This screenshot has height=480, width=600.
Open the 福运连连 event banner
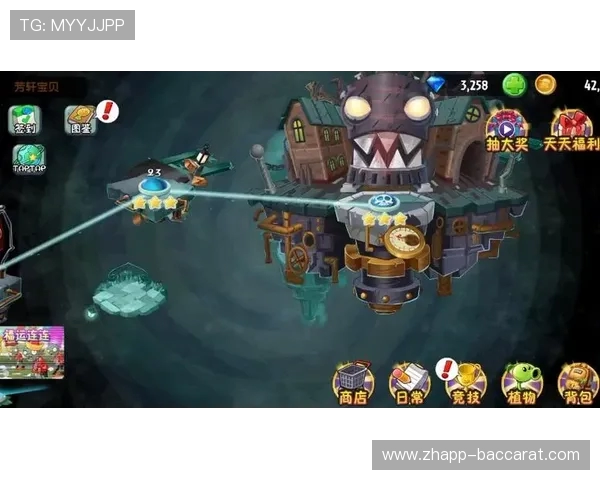(x=32, y=352)
